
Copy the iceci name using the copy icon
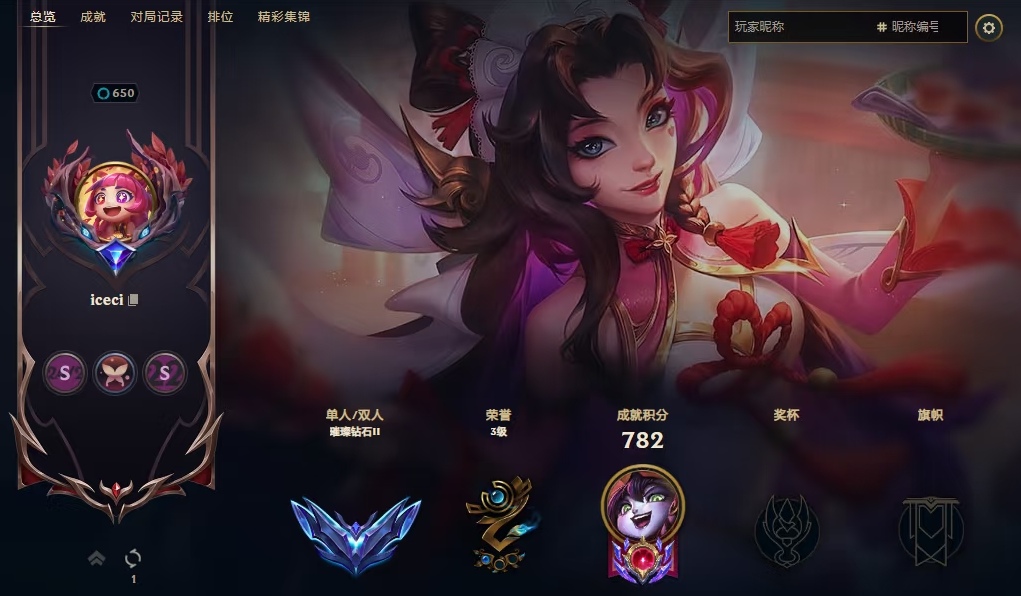pos(133,300)
